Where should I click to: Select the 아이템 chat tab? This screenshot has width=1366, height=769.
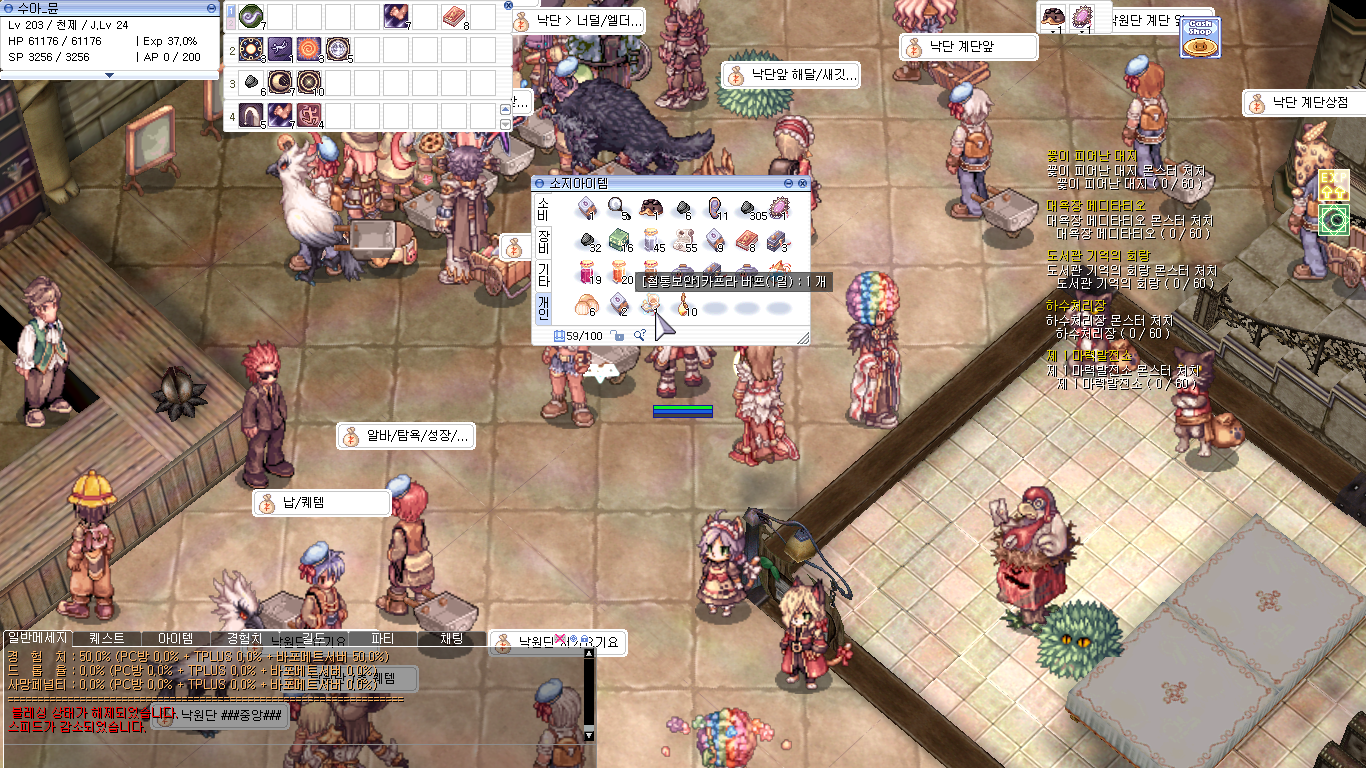point(175,638)
